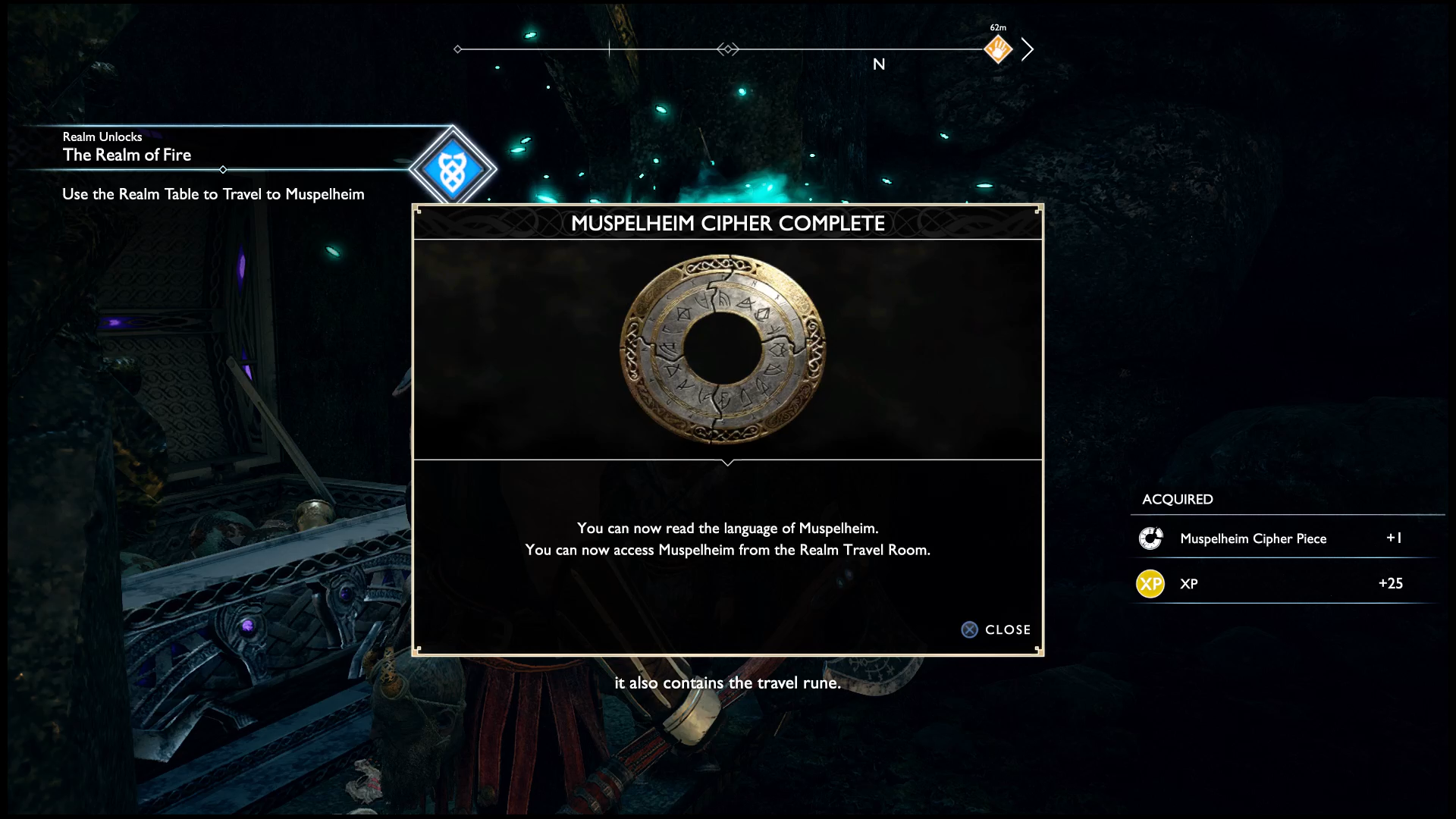Click the CLOSE button

tap(1007, 629)
